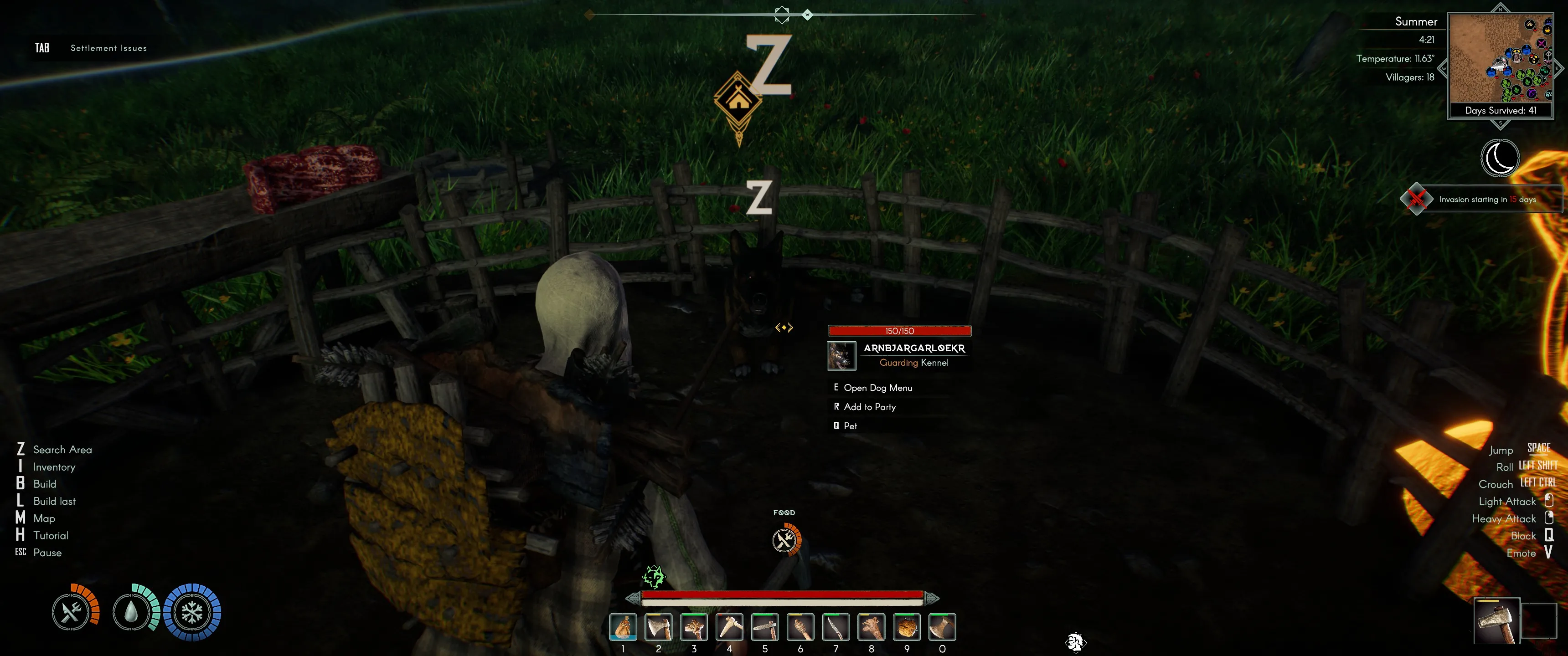Choose Open Dog Menu option
Screen dimensions: 1568x656
(877, 388)
